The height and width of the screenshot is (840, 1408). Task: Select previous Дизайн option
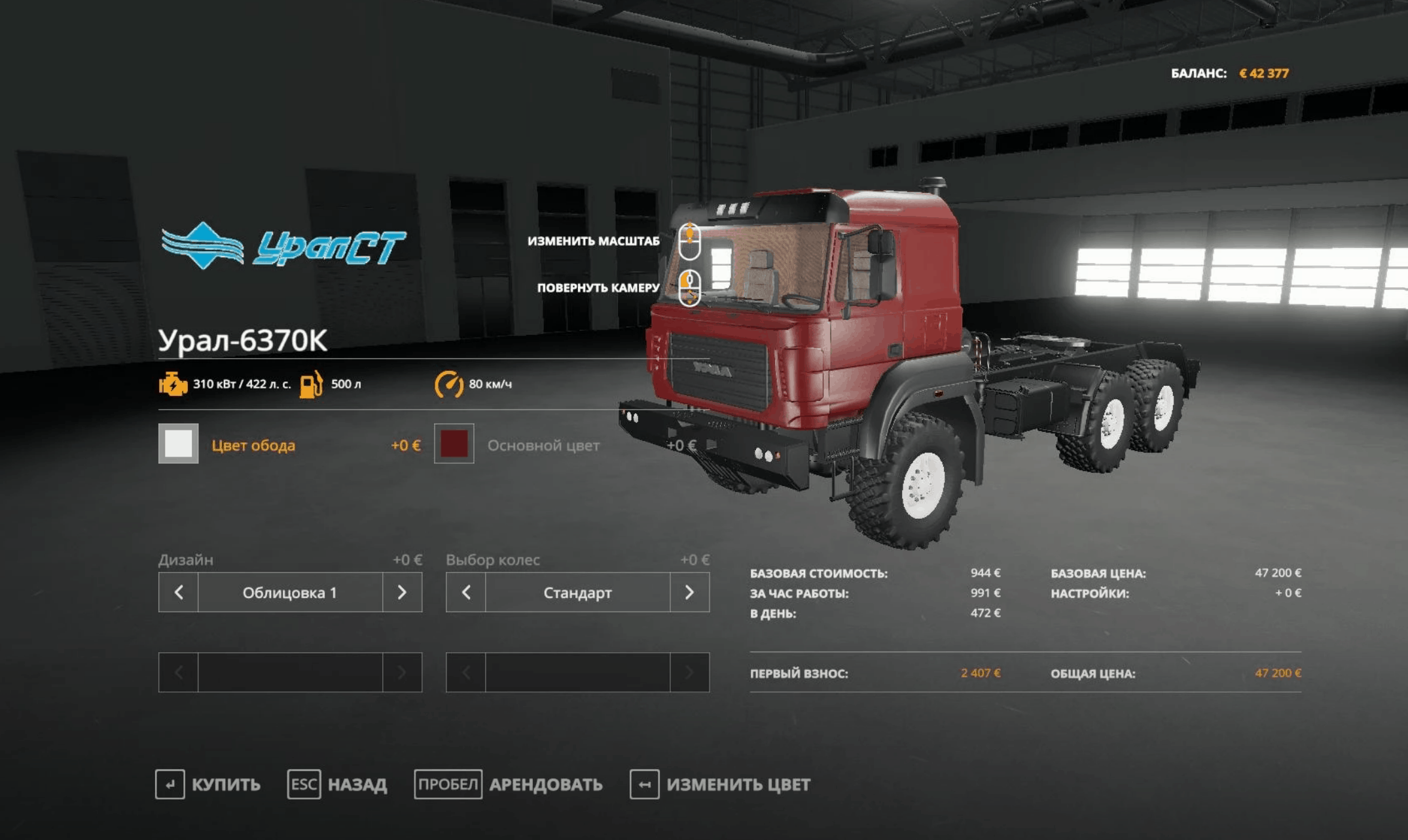(x=178, y=593)
